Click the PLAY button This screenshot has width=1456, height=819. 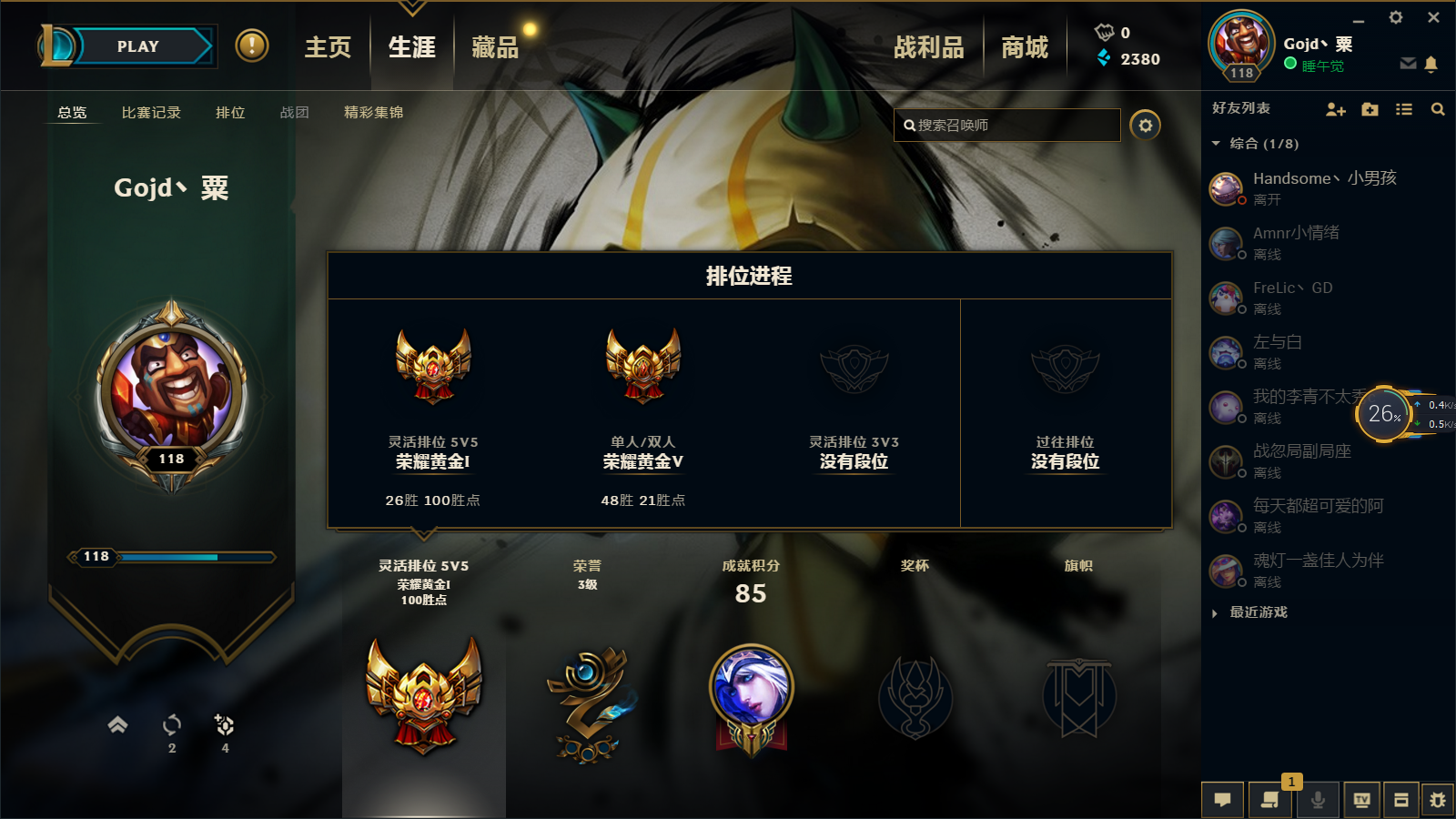136,45
